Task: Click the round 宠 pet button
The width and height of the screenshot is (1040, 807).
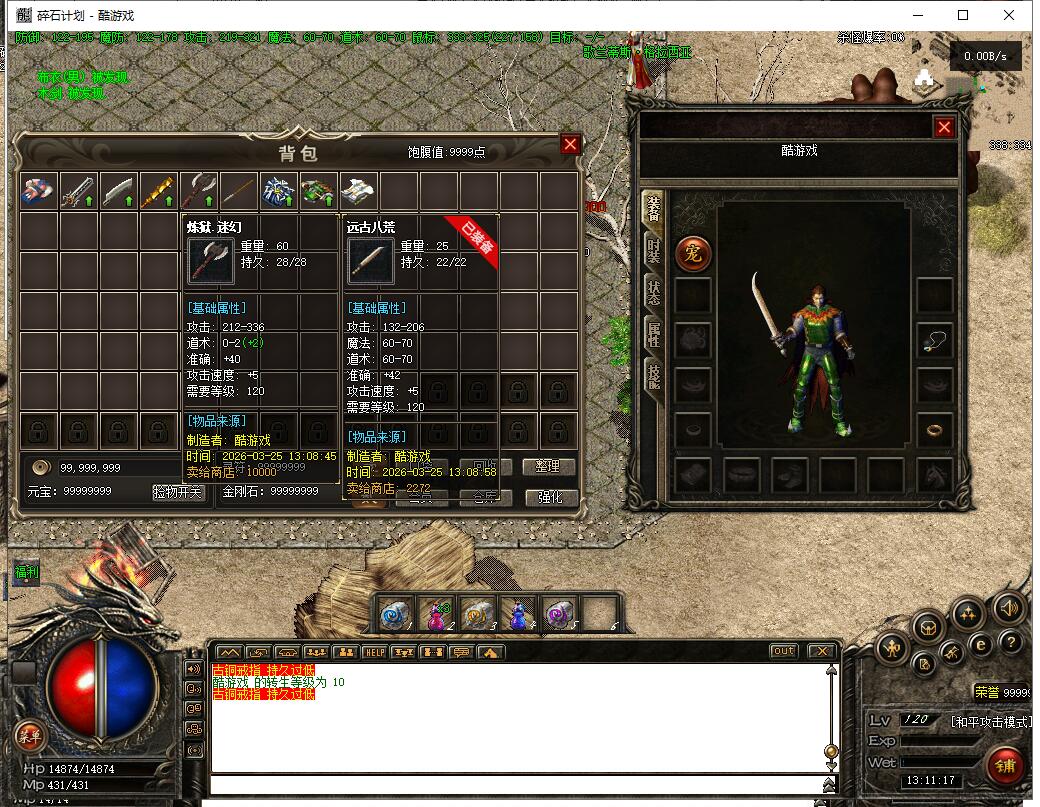Action: coord(693,254)
